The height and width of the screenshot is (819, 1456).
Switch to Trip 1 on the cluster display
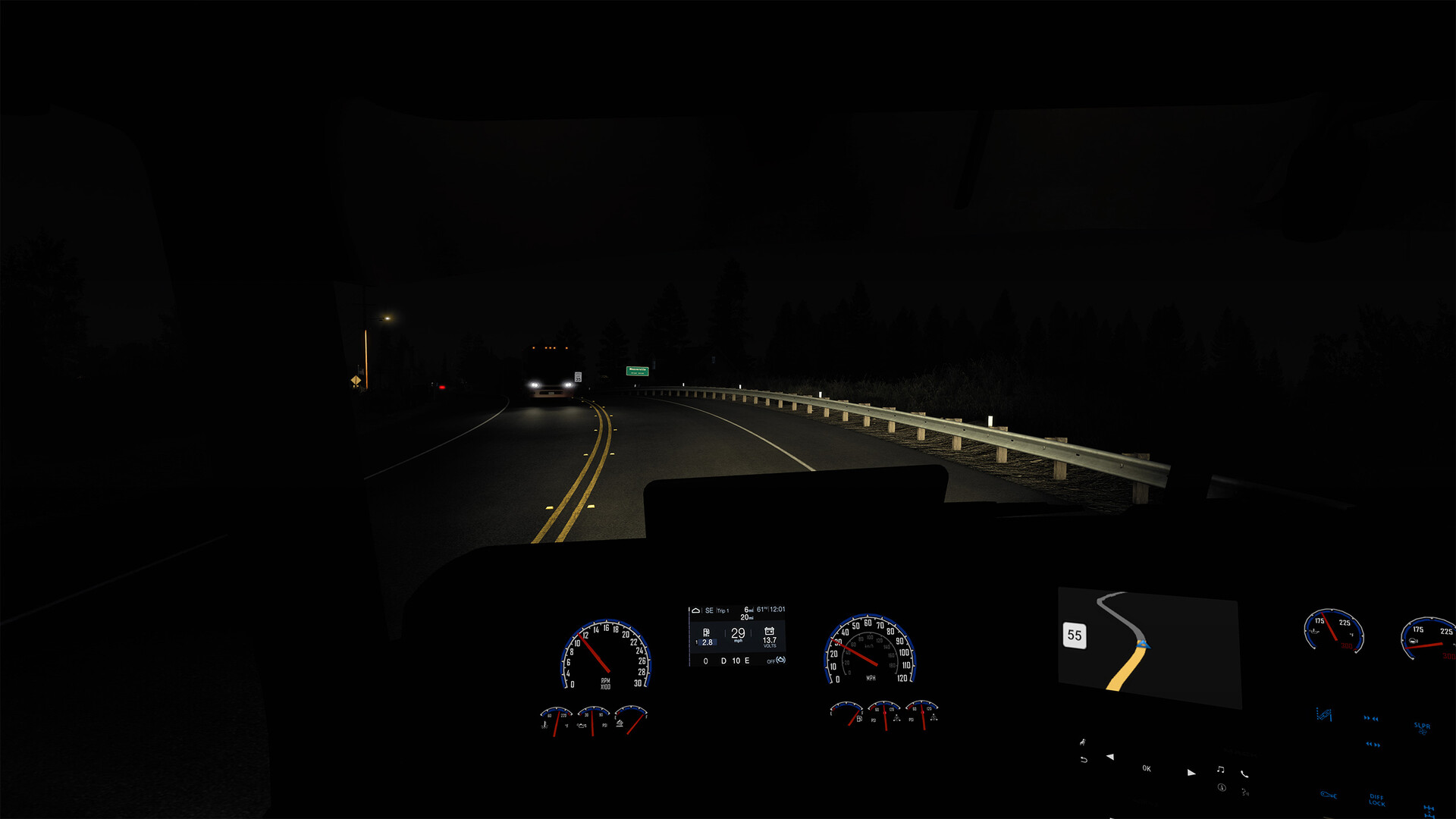(723, 610)
